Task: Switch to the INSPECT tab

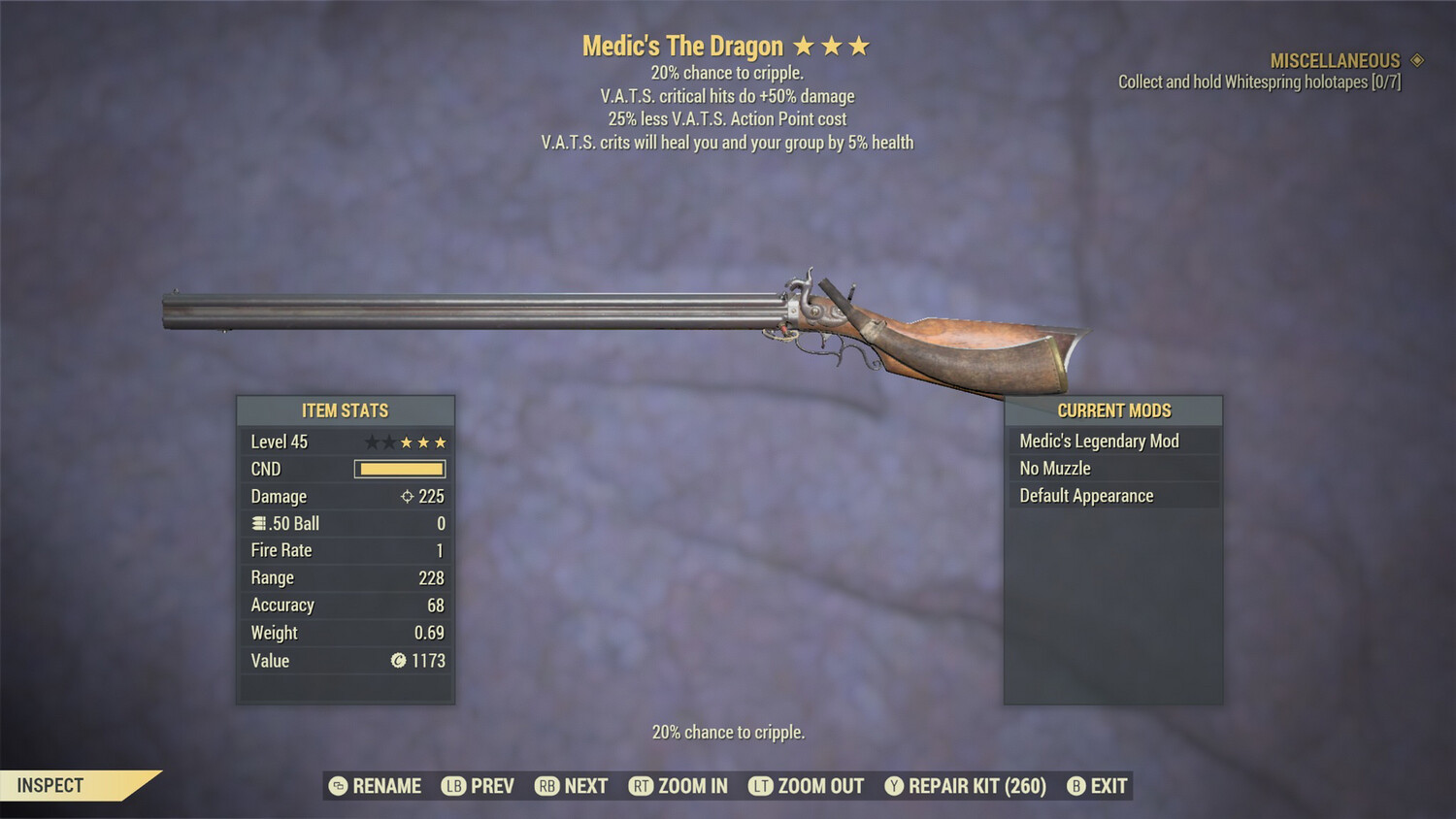Action: [50, 785]
